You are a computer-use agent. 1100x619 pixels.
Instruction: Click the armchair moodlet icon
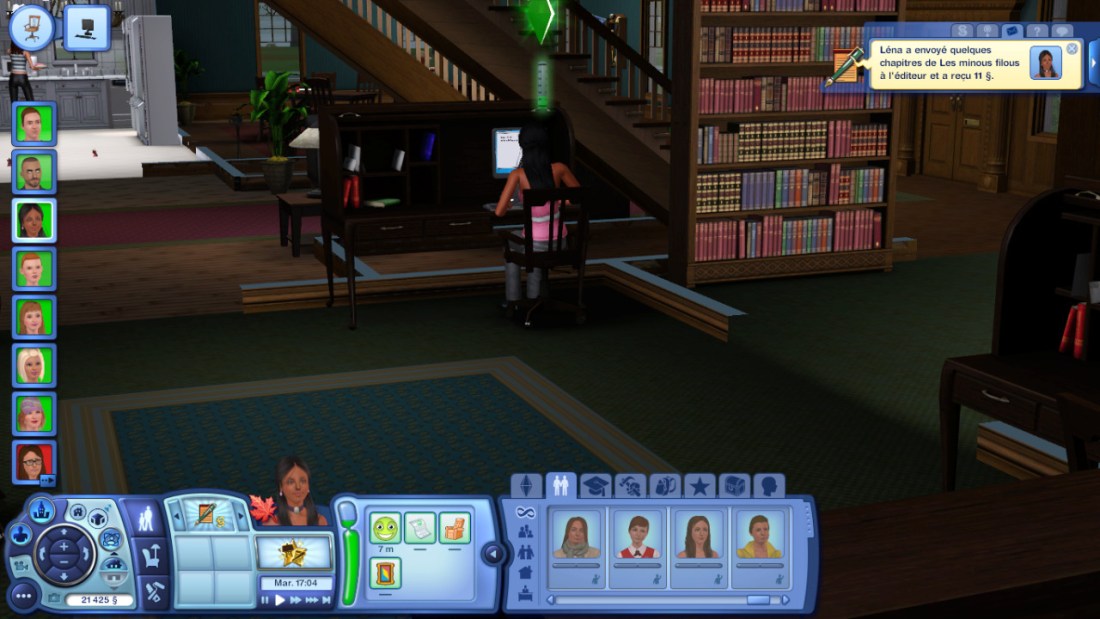coord(454,527)
